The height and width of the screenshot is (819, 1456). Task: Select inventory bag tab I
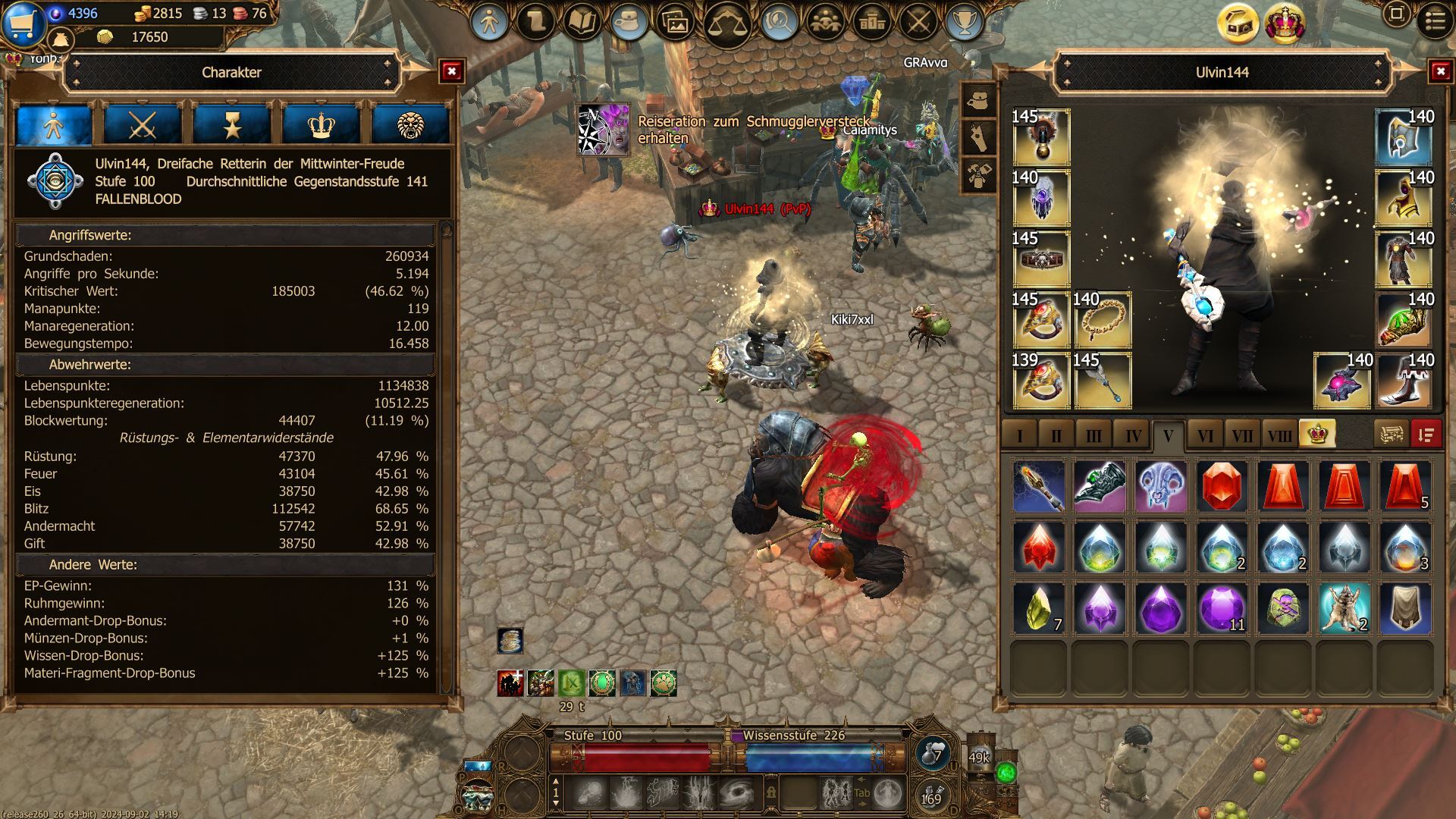pyautogui.click(x=1019, y=436)
